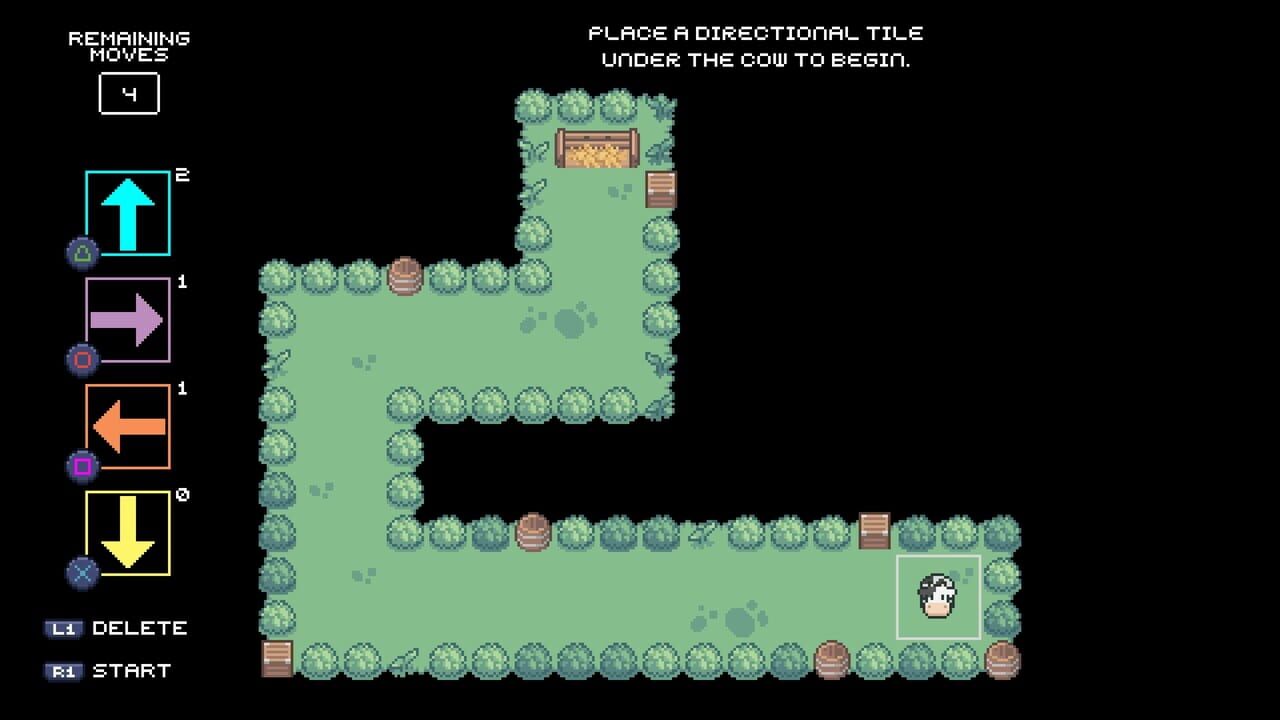Image resolution: width=1280 pixels, height=720 pixels.
Task: Click the sign below the hay pen entrance
Action: tap(661, 190)
